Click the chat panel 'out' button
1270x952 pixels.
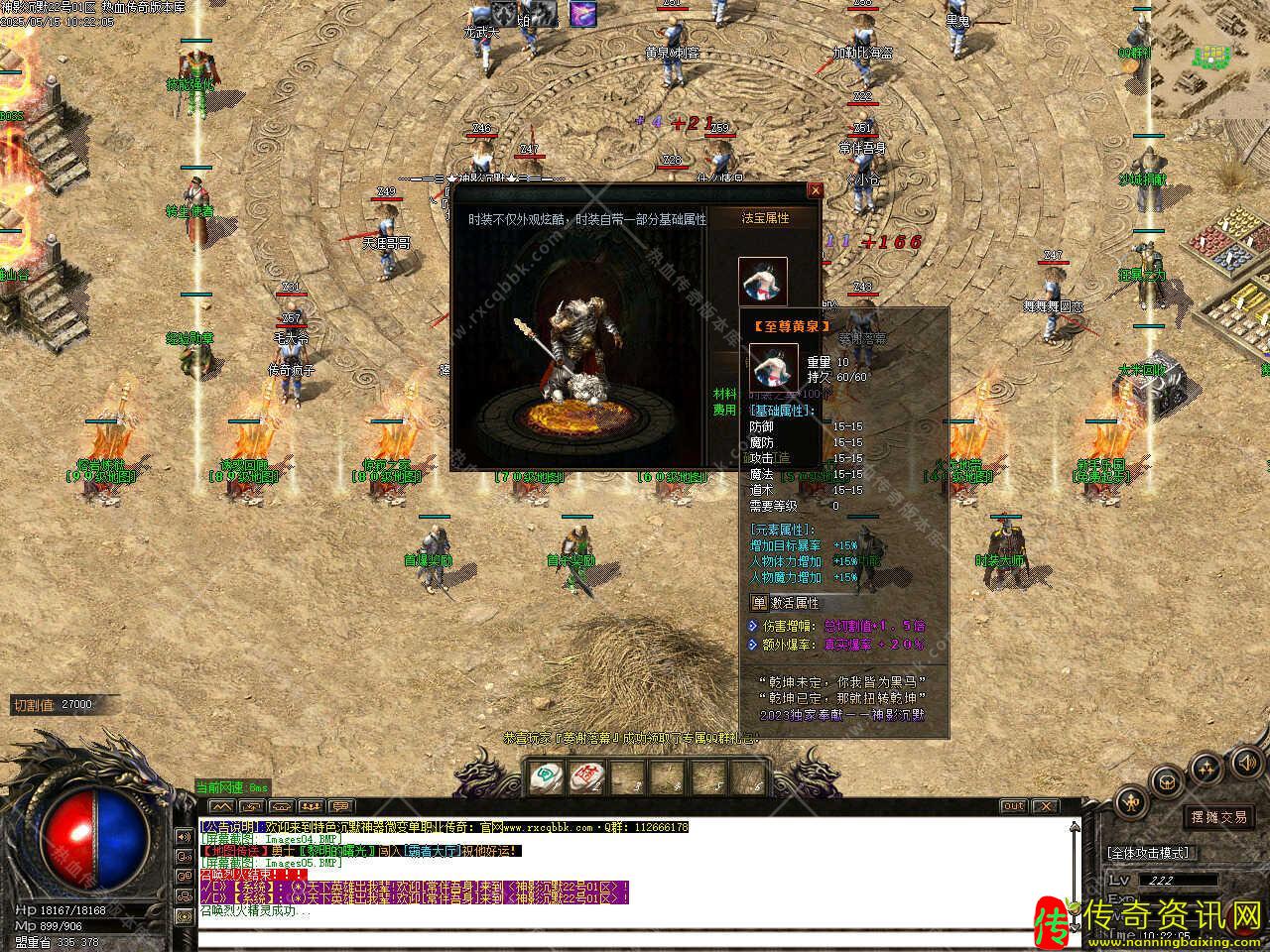point(1013,806)
